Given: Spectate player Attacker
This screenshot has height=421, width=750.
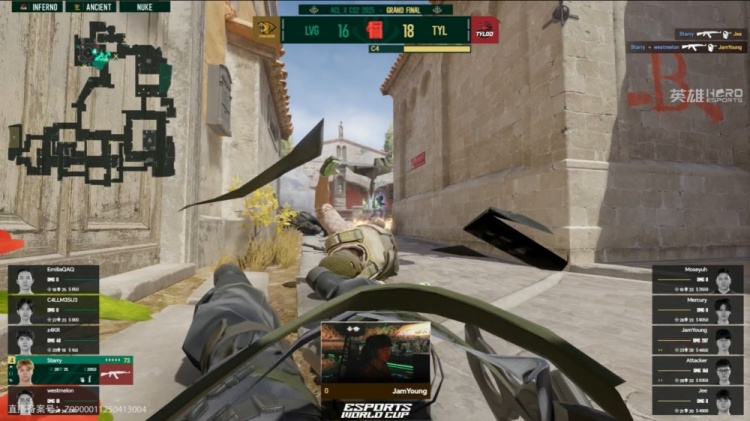Looking at the screenshot, I should (698, 370).
